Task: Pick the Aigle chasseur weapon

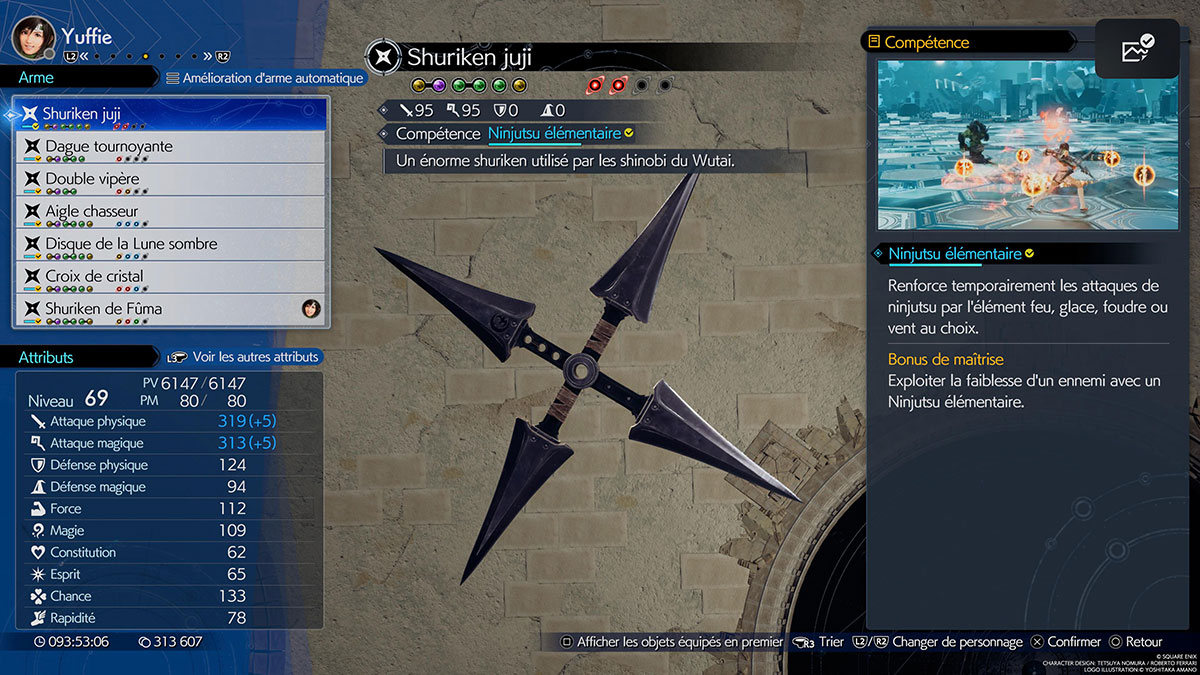Action: tap(170, 212)
